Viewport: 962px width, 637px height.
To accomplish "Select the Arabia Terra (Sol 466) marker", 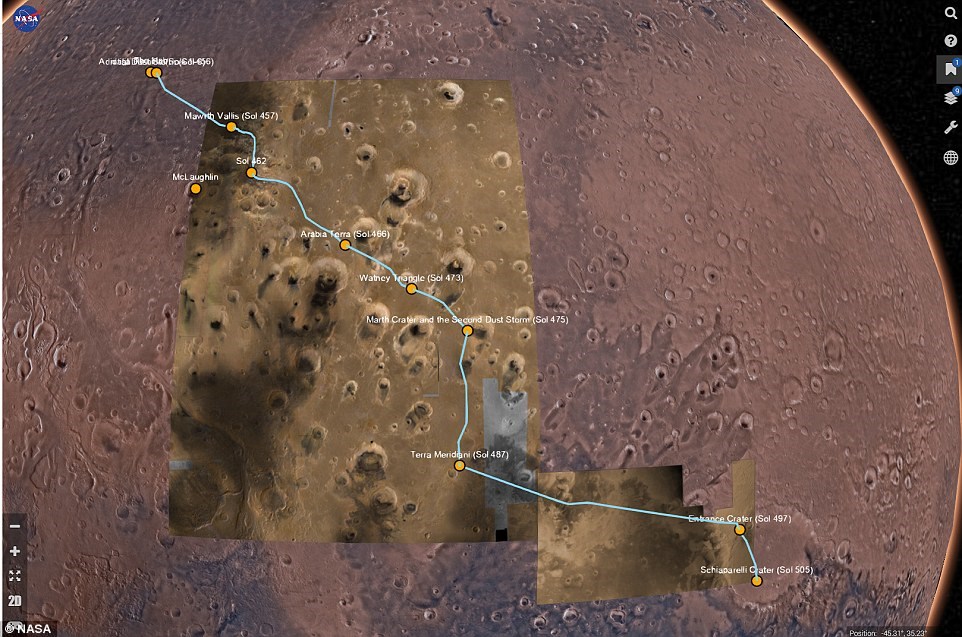I will click(x=344, y=245).
